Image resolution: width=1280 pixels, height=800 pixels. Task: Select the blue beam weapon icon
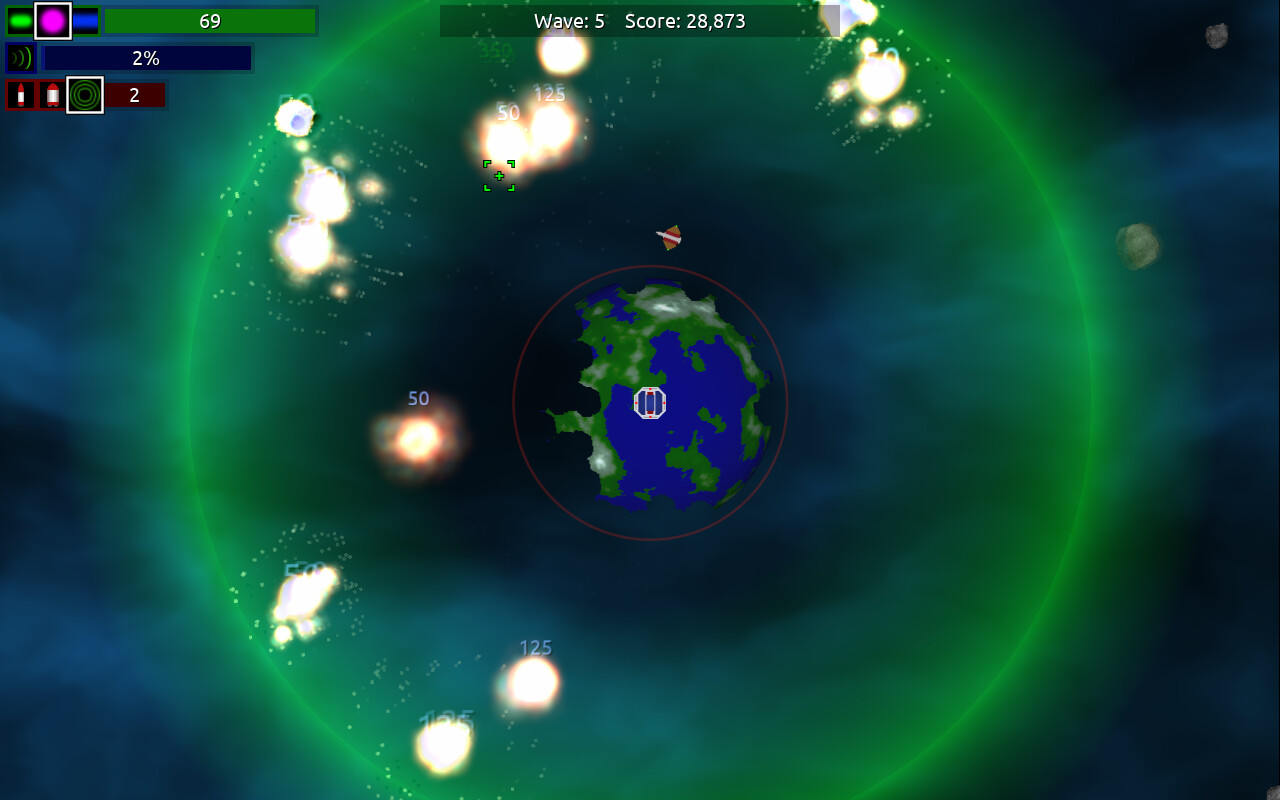coord(84,21)
